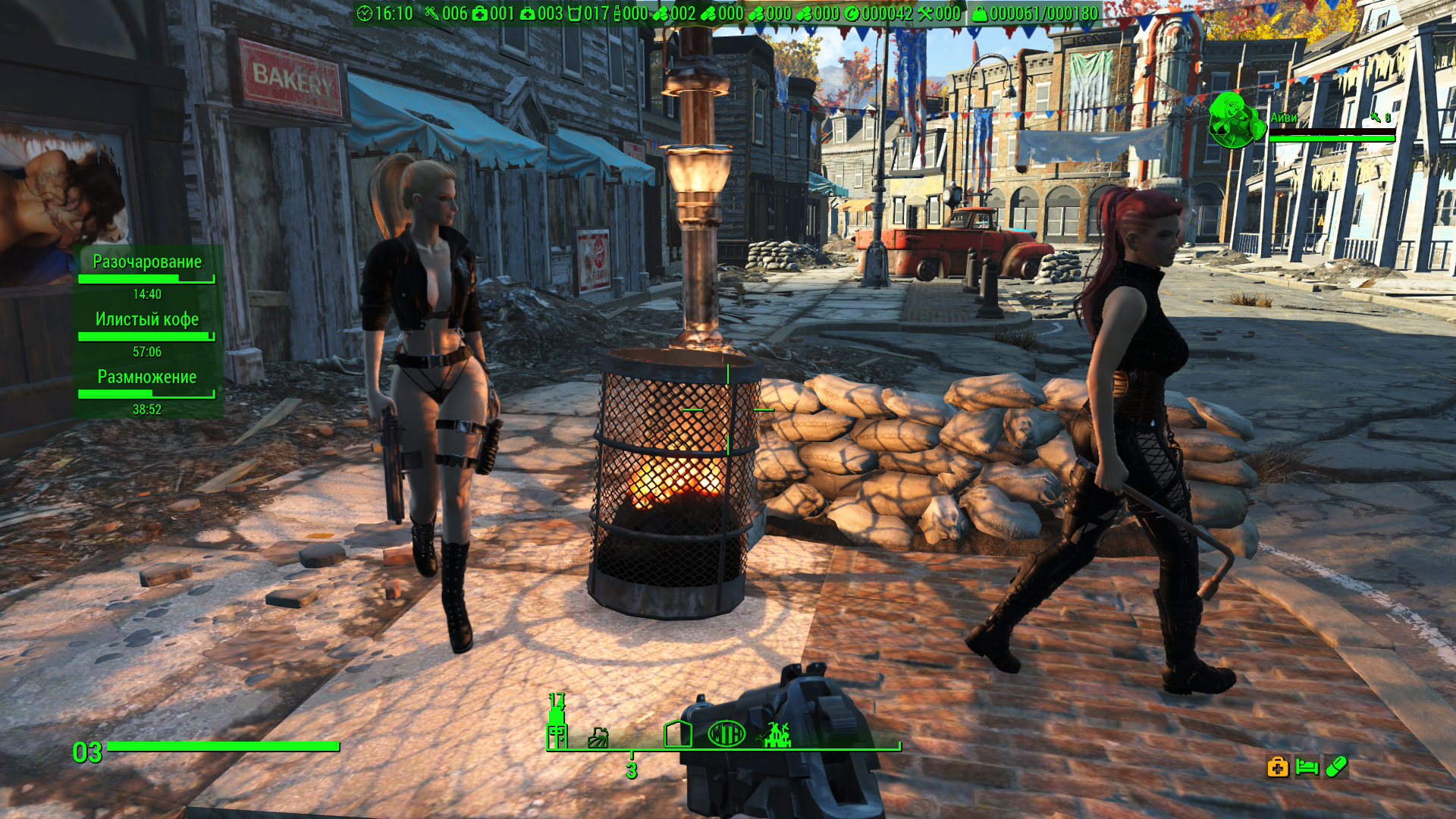Select the oval MTH compass marker
1456x819 pixels.
[x=726, y=733]
